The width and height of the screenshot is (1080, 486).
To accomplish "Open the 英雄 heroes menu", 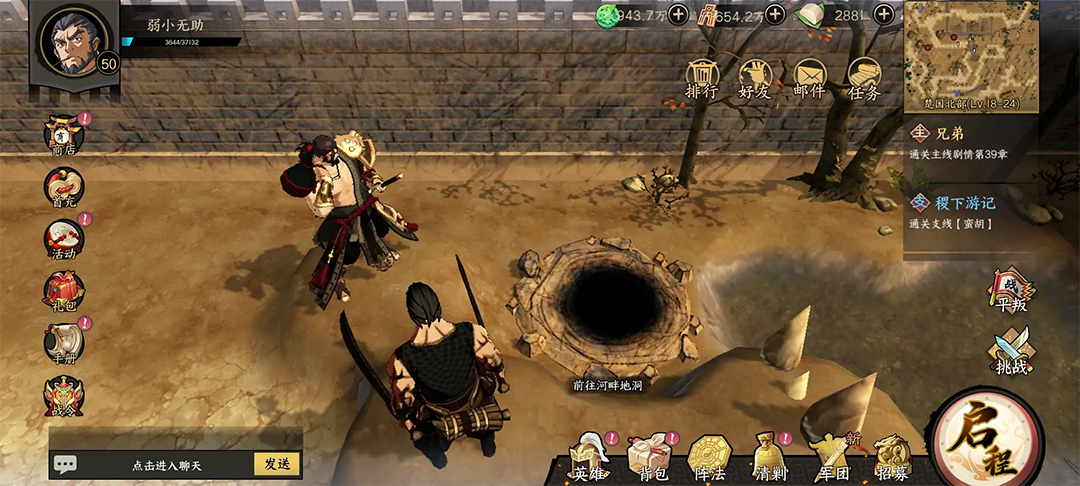I will (x=590, y=460).
